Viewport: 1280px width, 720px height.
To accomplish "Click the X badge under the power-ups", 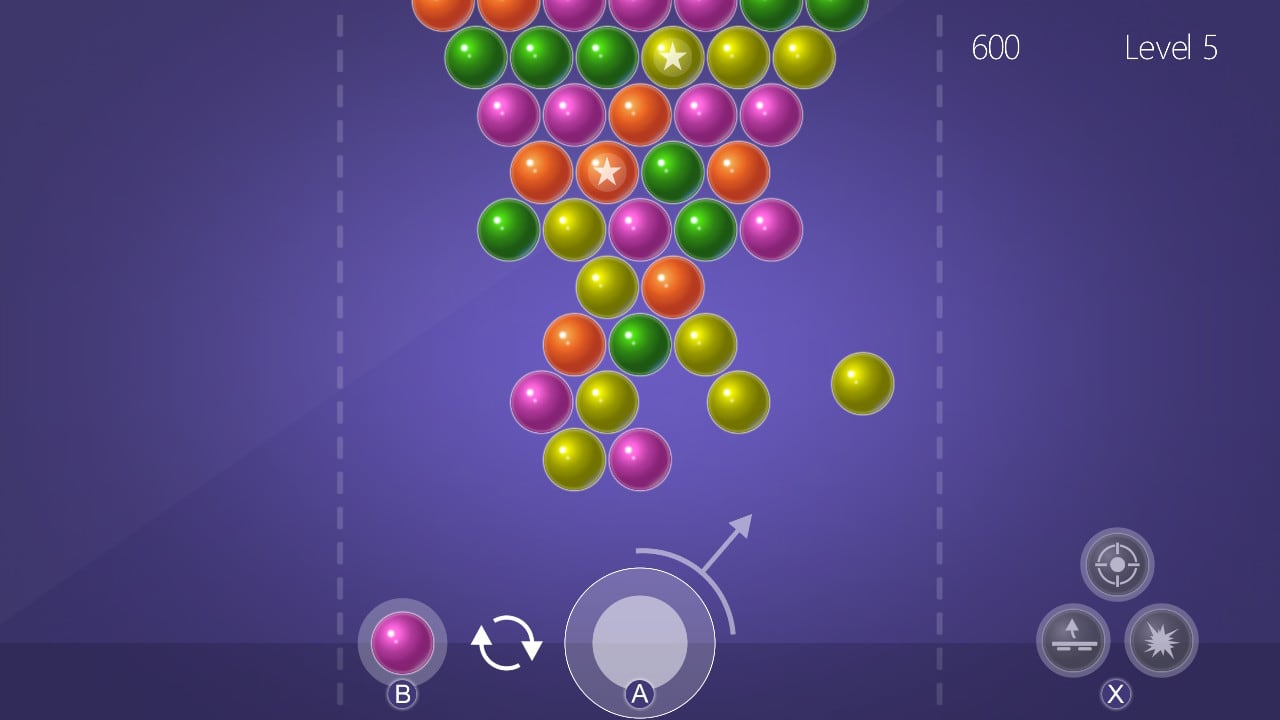I will (1117, 695).
